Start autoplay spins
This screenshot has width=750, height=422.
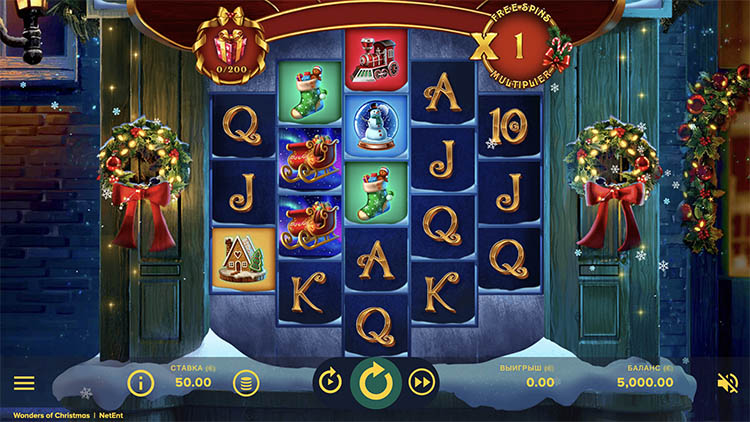pos(329,381)
